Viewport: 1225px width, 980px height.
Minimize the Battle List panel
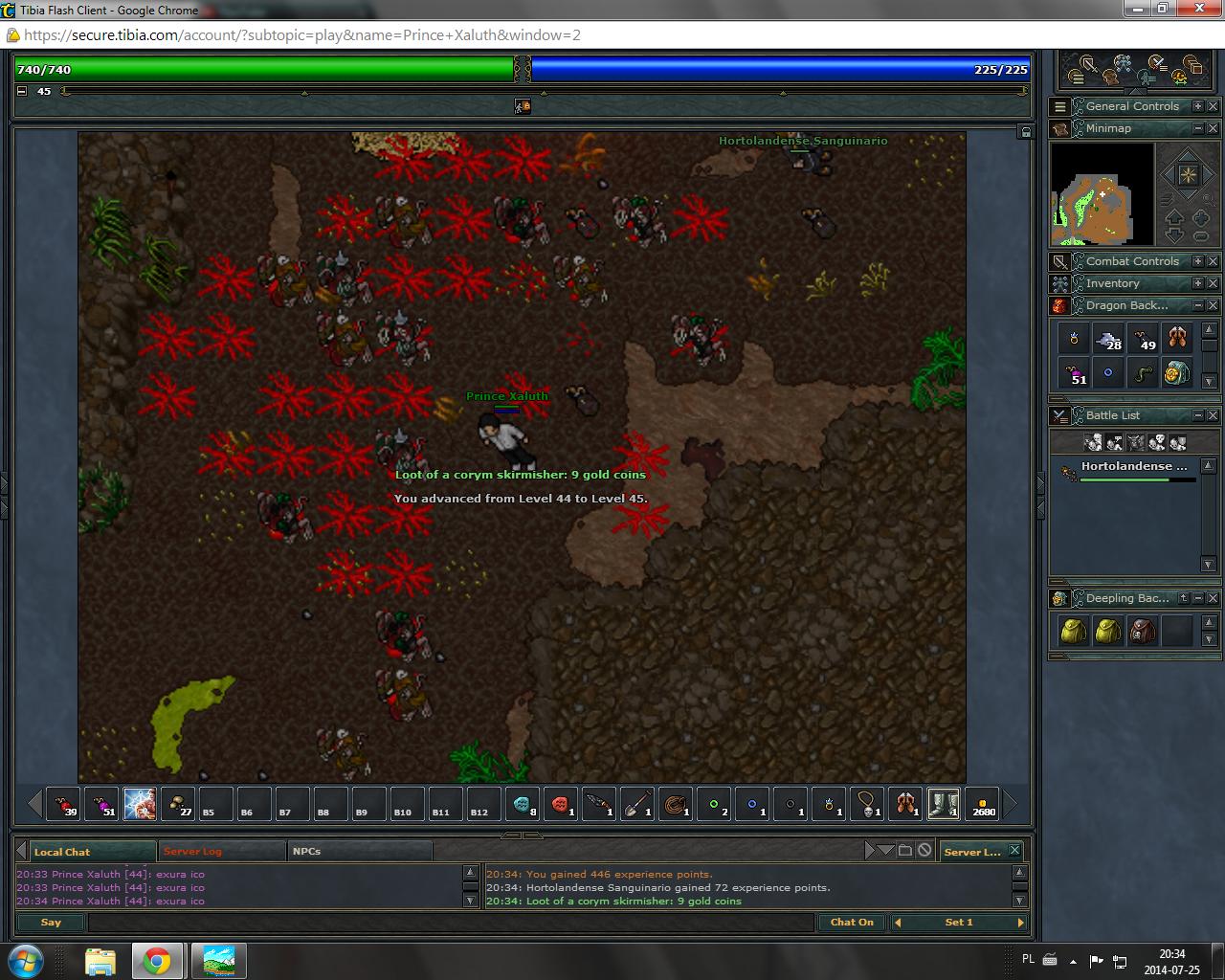pyautogui.click(x=1197, y=415)
